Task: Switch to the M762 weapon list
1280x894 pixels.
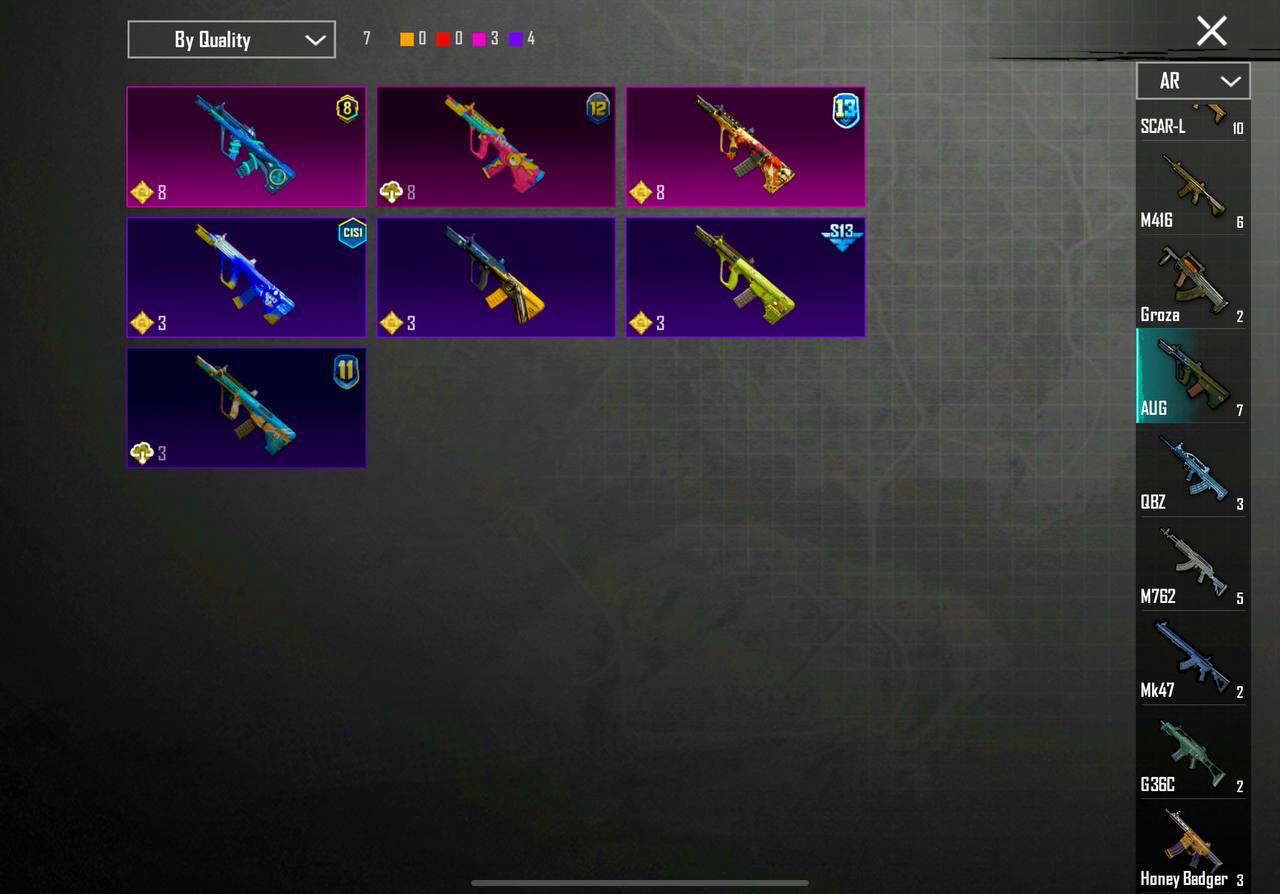Action: tap(1192, 566)
